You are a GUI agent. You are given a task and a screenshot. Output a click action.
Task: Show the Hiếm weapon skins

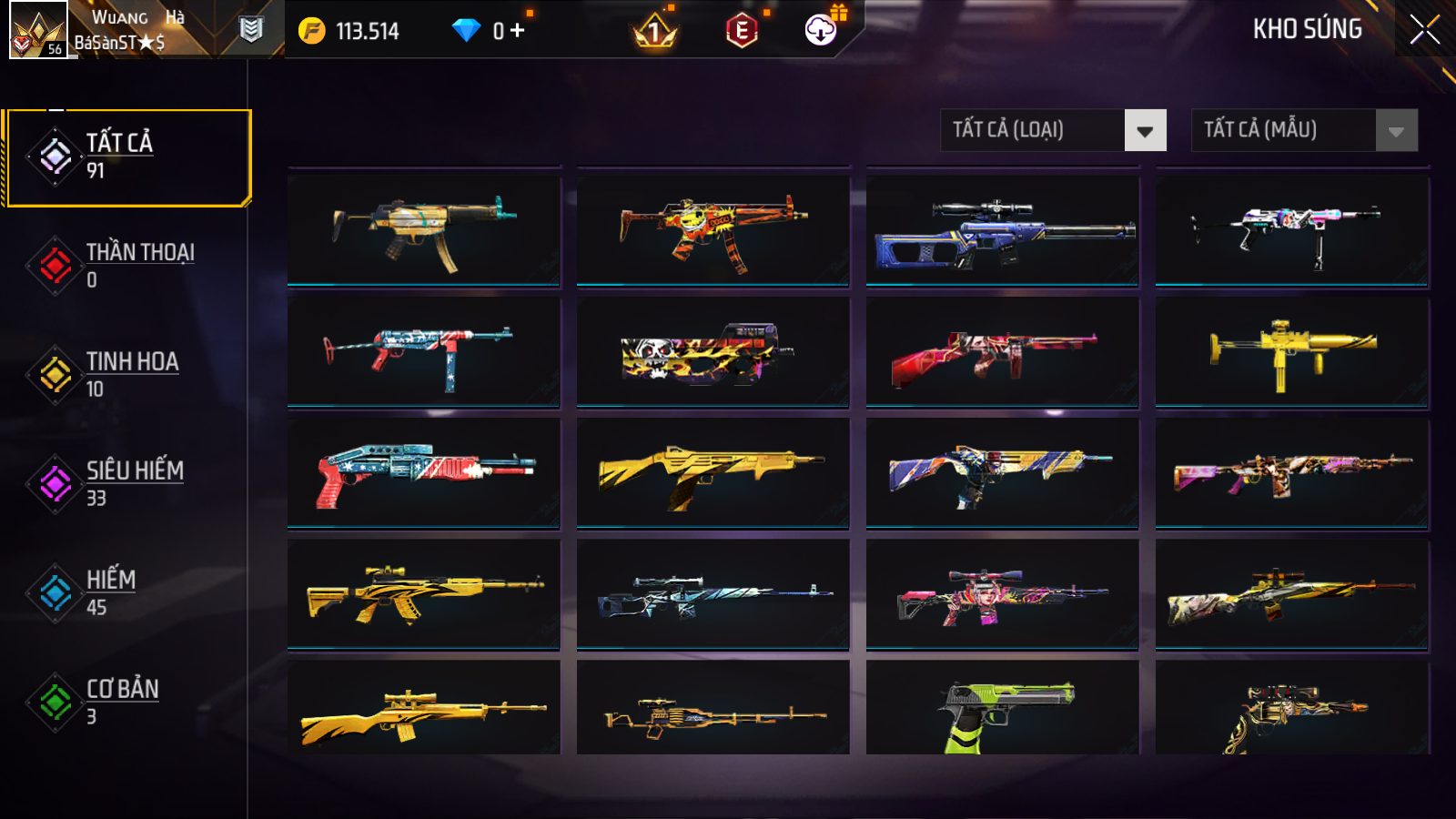click(x=127, y=593)
